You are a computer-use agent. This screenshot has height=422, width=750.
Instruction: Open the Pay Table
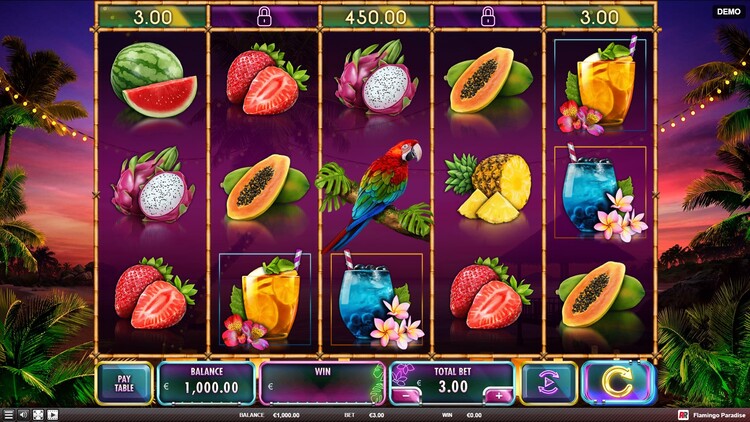coord(124,383)
